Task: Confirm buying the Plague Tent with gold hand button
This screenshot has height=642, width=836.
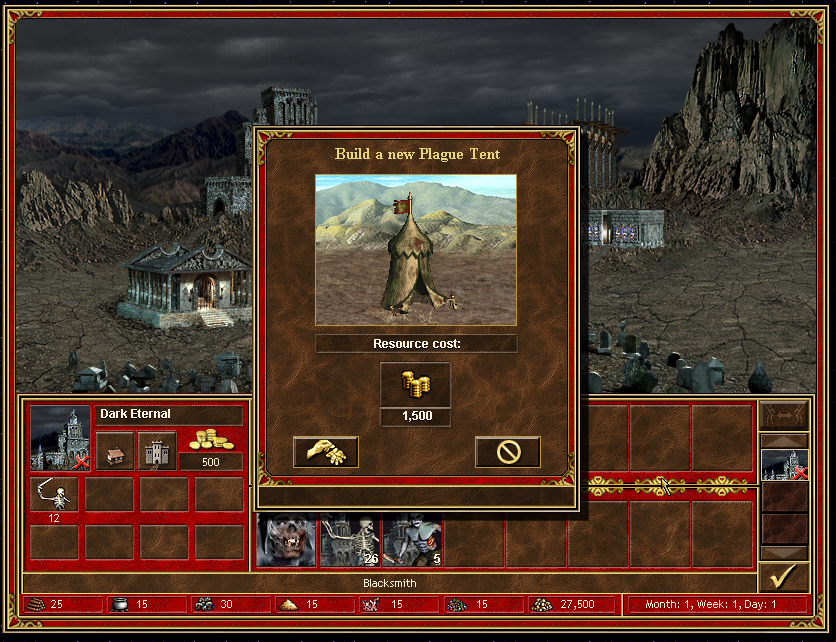Action: pyautogui.click(x=325, y=452)
